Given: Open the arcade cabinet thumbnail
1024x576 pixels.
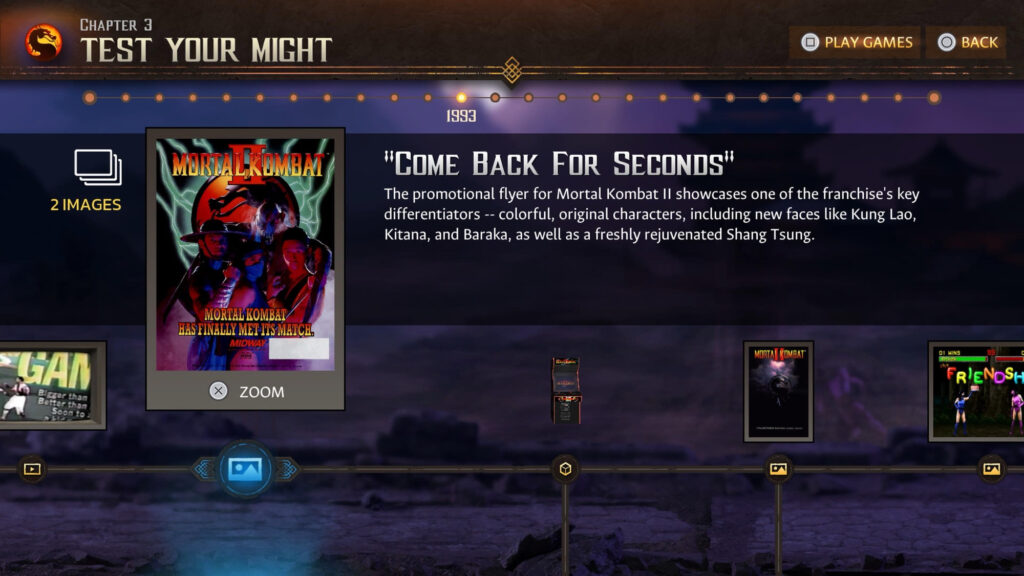Looking at the screenshot, I should pyautogui.click(x=565, y=389).
